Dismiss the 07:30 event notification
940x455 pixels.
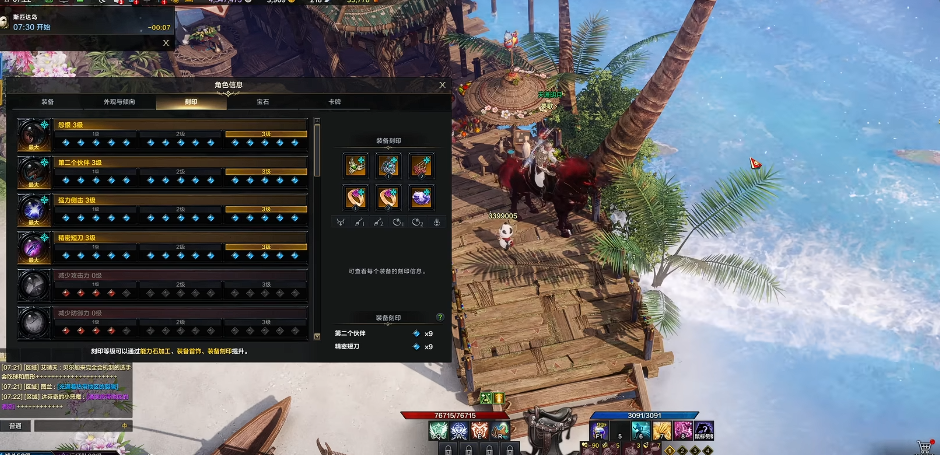(x=166, y=43)
